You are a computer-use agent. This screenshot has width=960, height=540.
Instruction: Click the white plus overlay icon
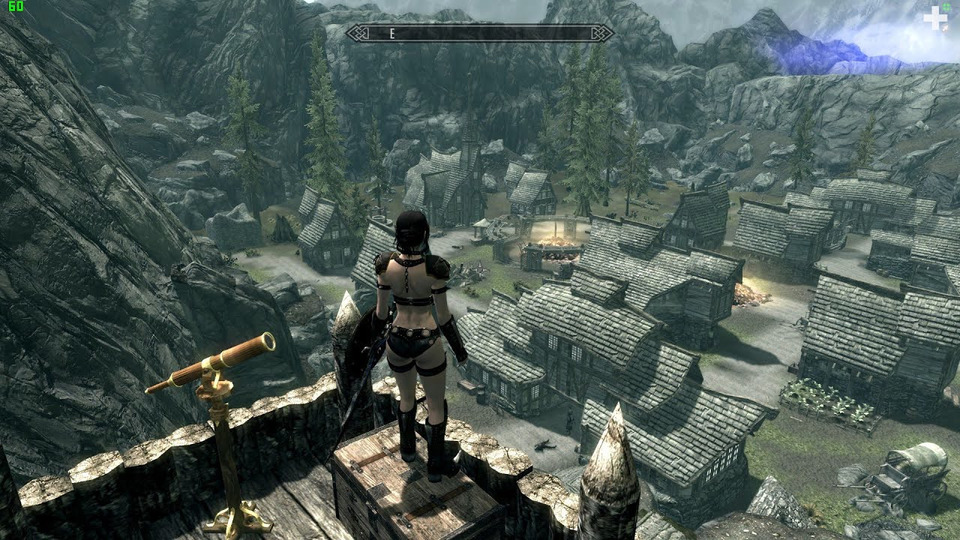(935, 18)
